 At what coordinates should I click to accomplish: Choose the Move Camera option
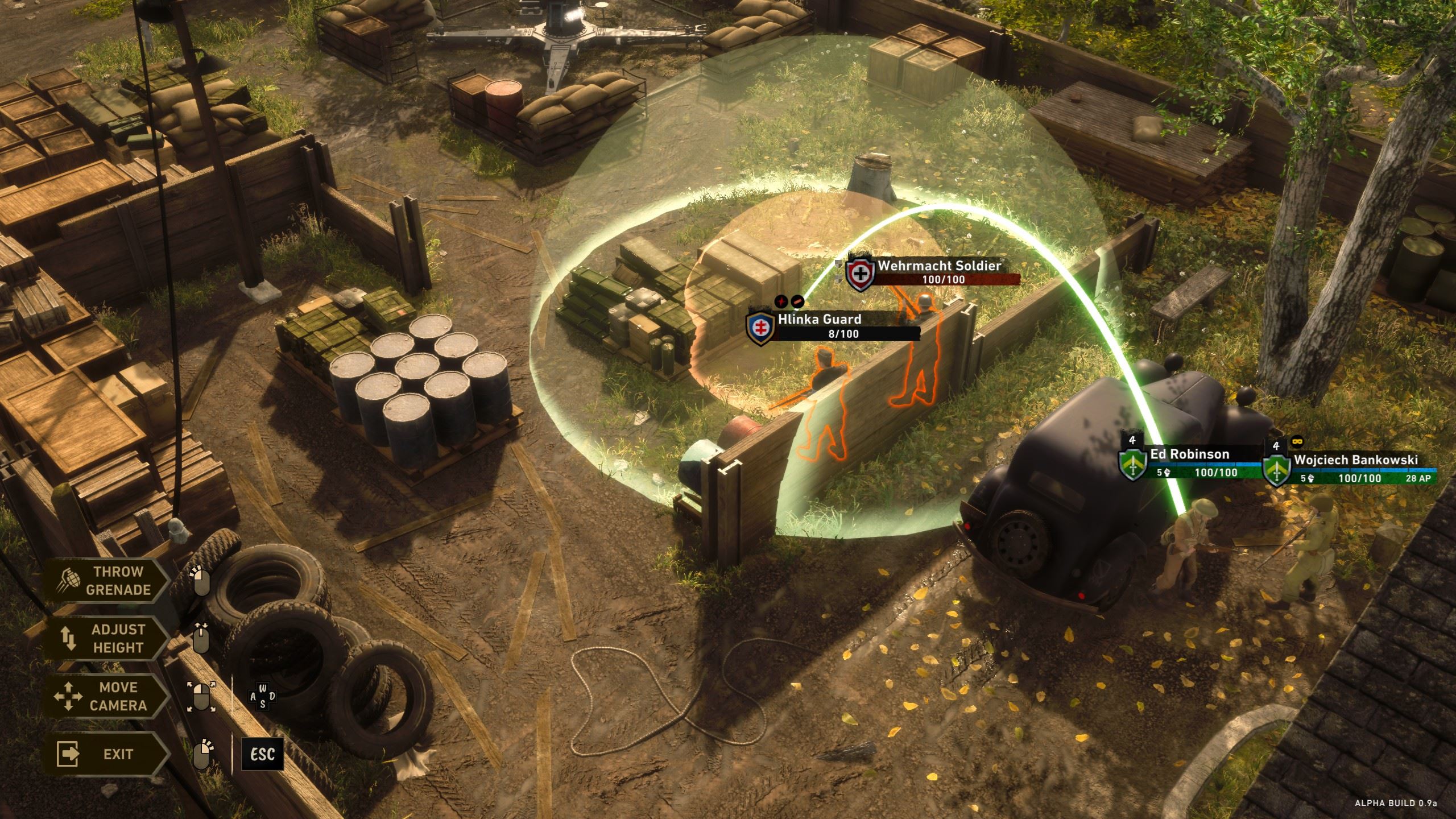click(x=107, y=696)
